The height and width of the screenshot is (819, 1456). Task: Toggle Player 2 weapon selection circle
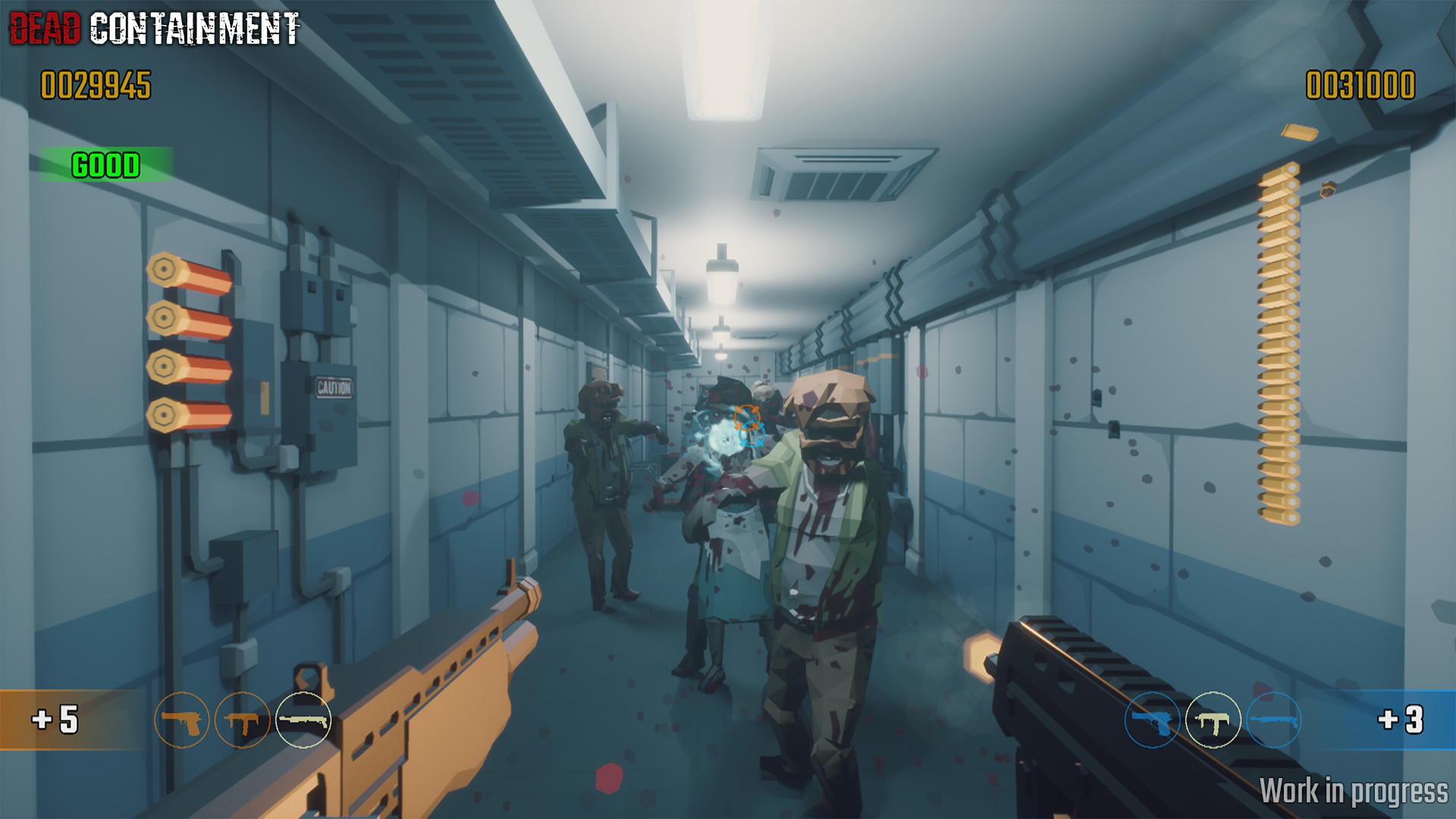pyautogui.click(x=1215, y=721)
